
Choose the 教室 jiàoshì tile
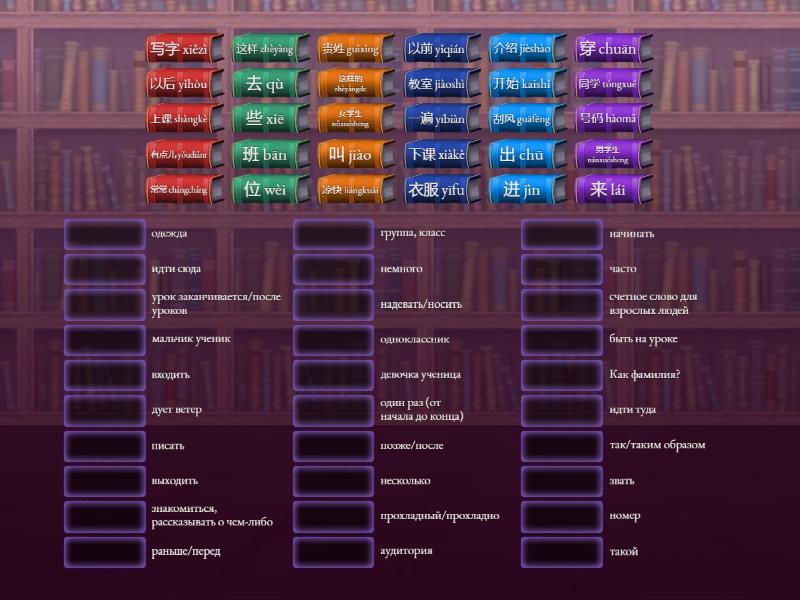(436, 84)
